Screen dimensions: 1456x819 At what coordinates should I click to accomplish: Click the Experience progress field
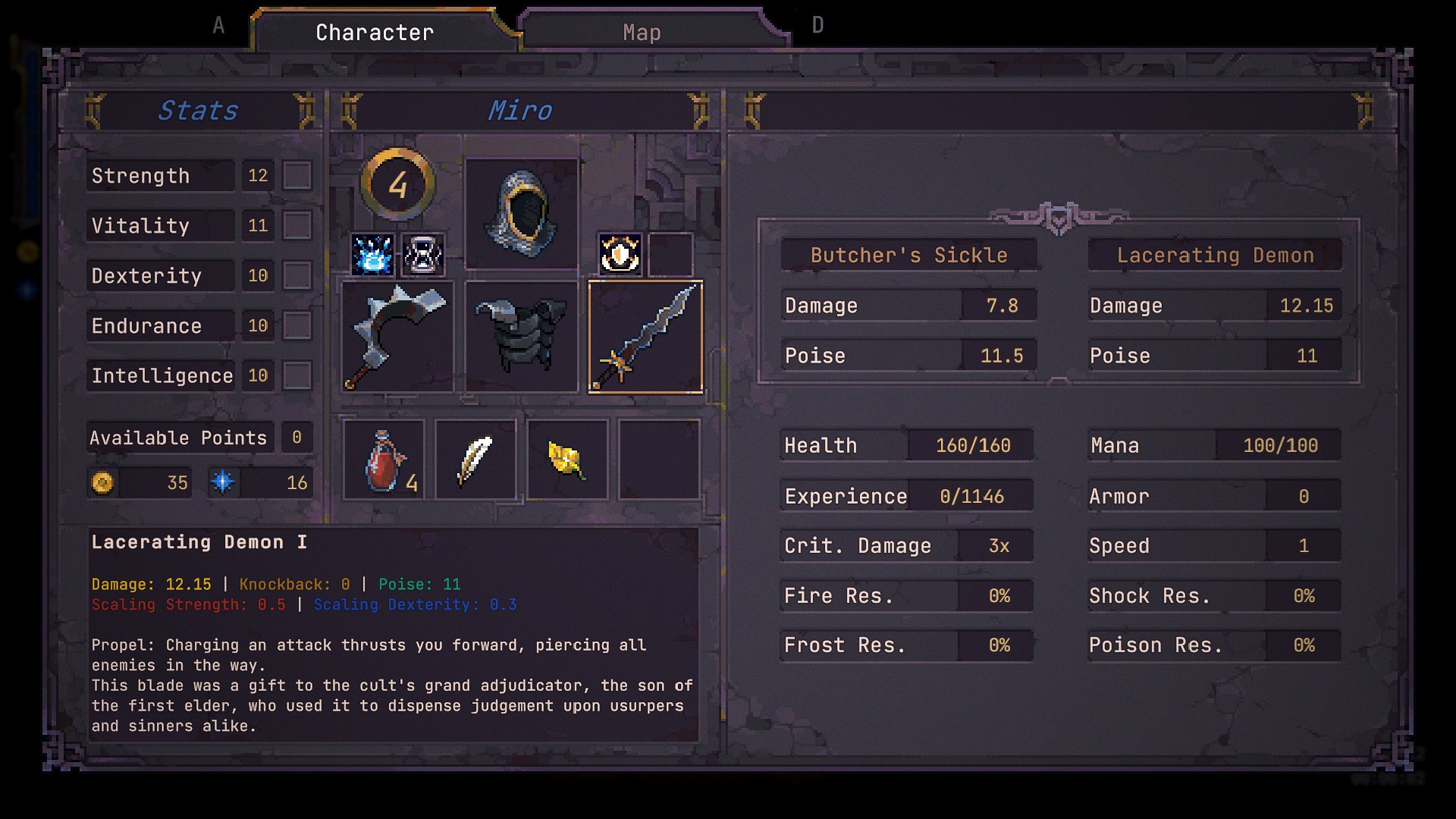point(906,495)
